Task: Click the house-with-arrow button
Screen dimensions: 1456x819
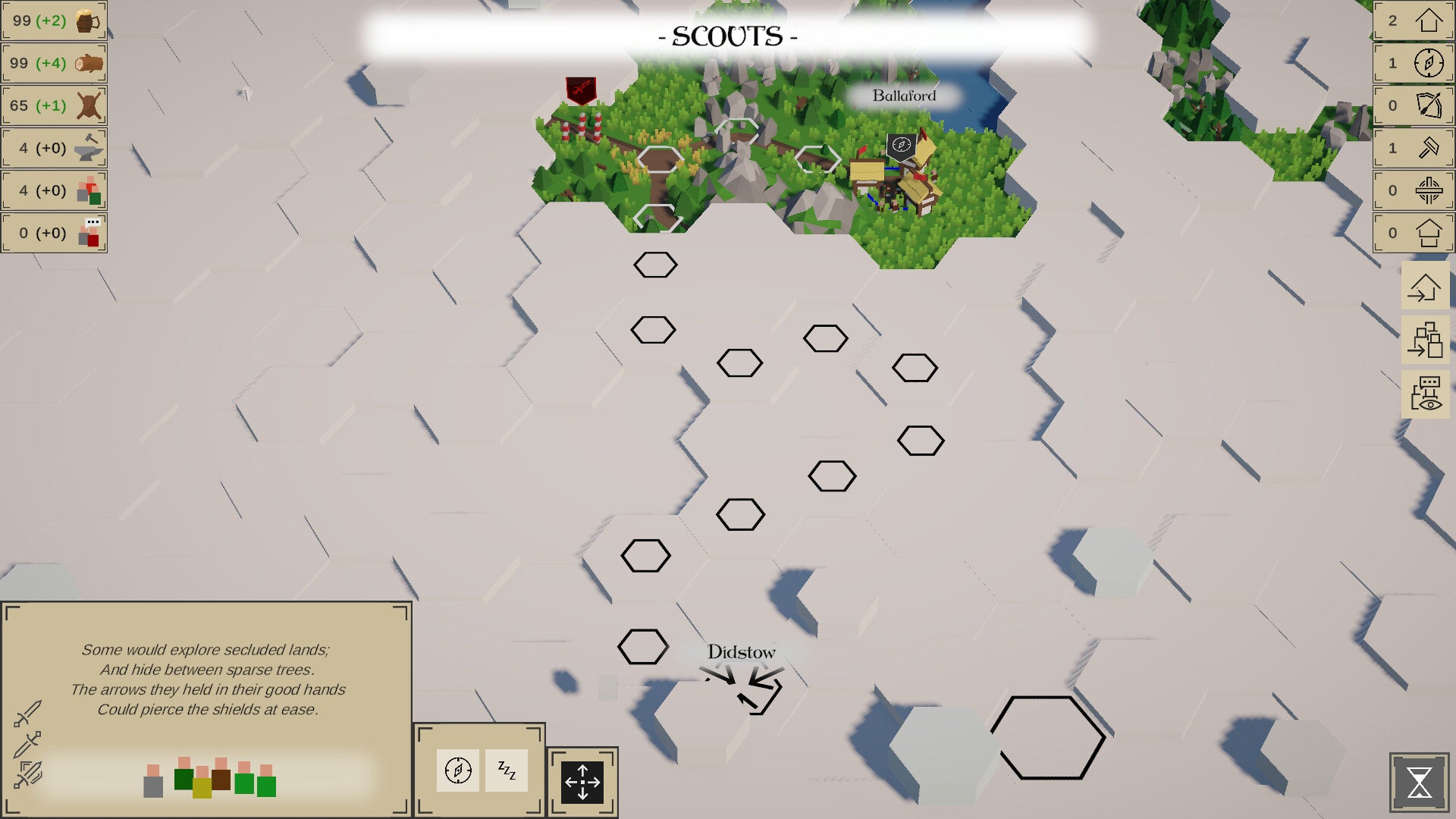Action: 1425,287
